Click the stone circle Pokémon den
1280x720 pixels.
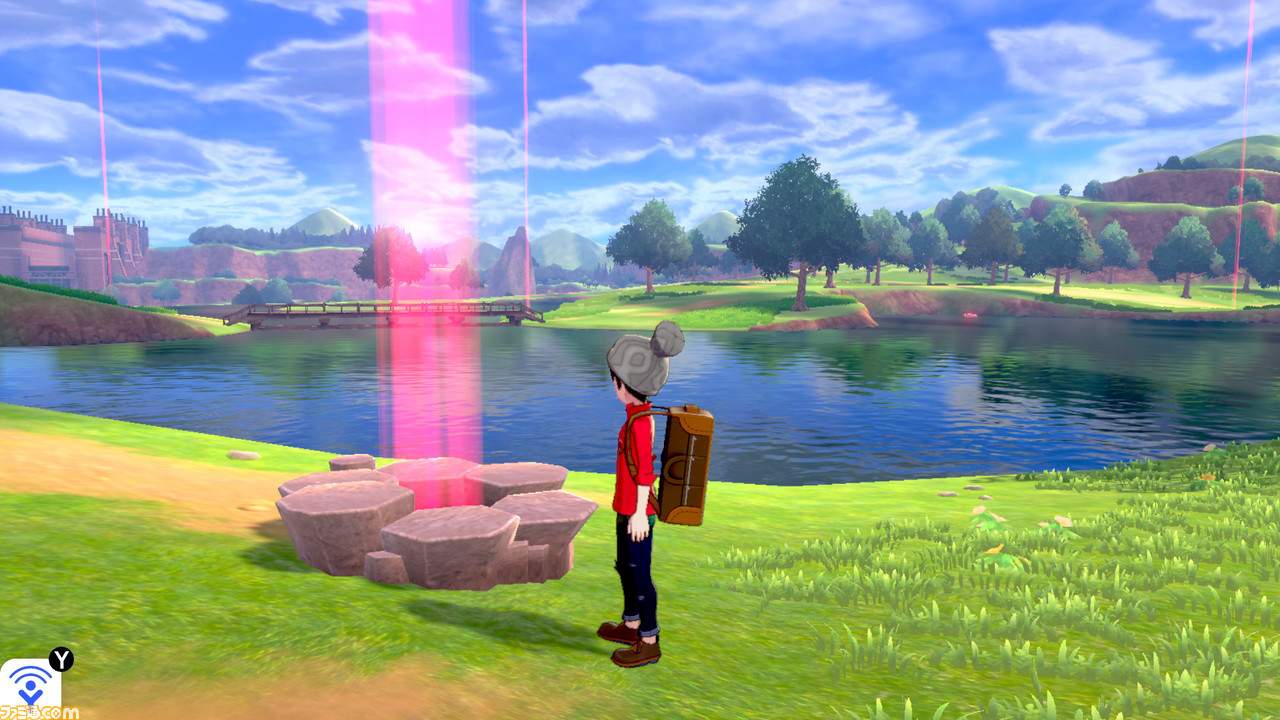[430, 520]
